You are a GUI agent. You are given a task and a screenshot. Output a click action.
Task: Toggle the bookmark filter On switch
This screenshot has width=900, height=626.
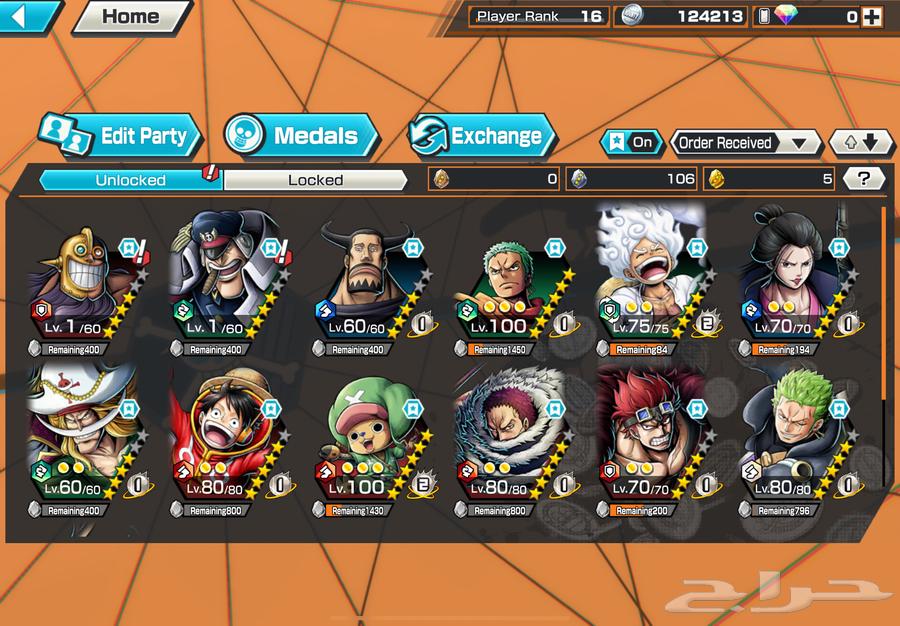[632, 142]
